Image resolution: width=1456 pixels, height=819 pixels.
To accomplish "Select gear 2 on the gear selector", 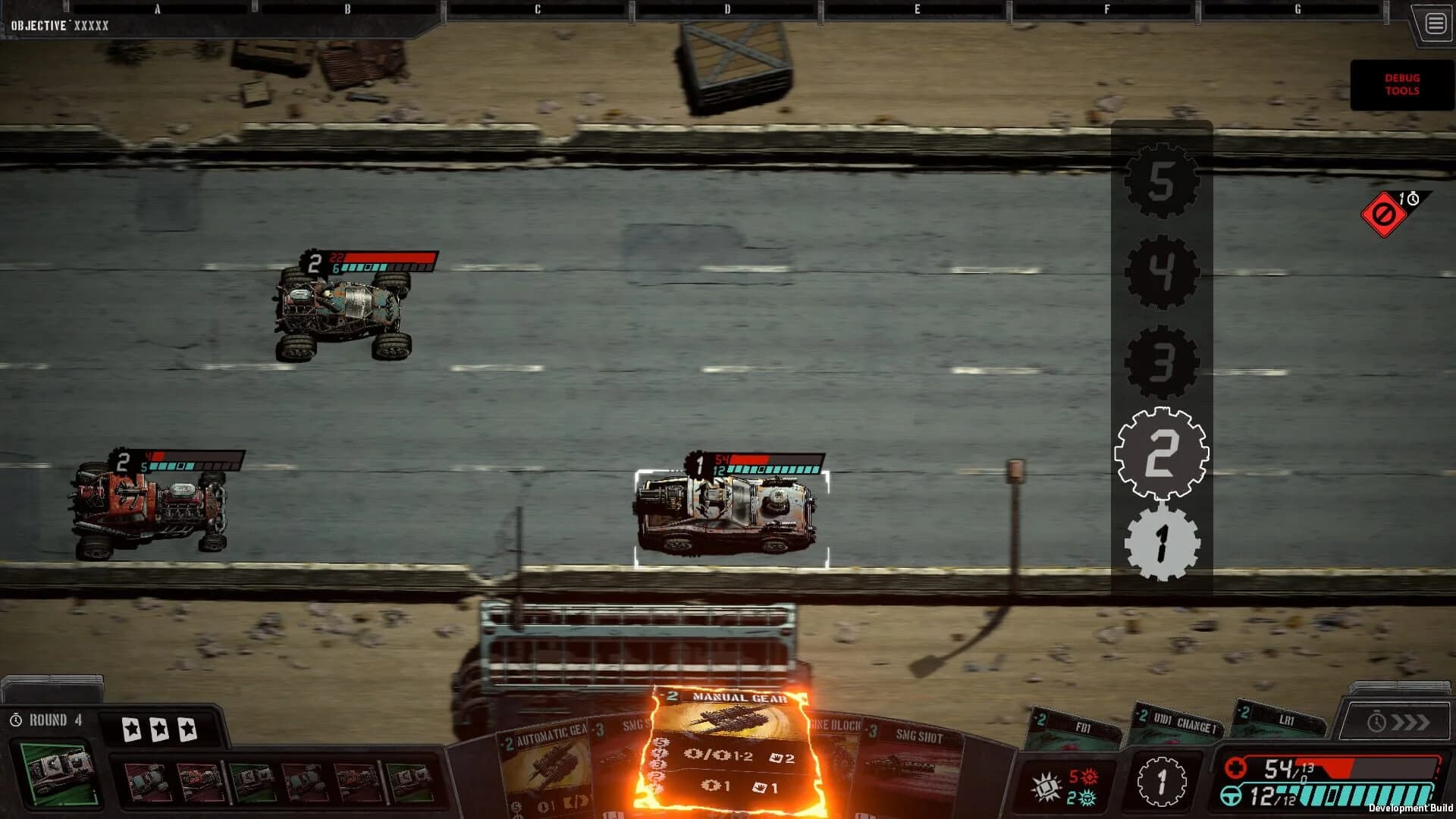I will [1161, 451].
